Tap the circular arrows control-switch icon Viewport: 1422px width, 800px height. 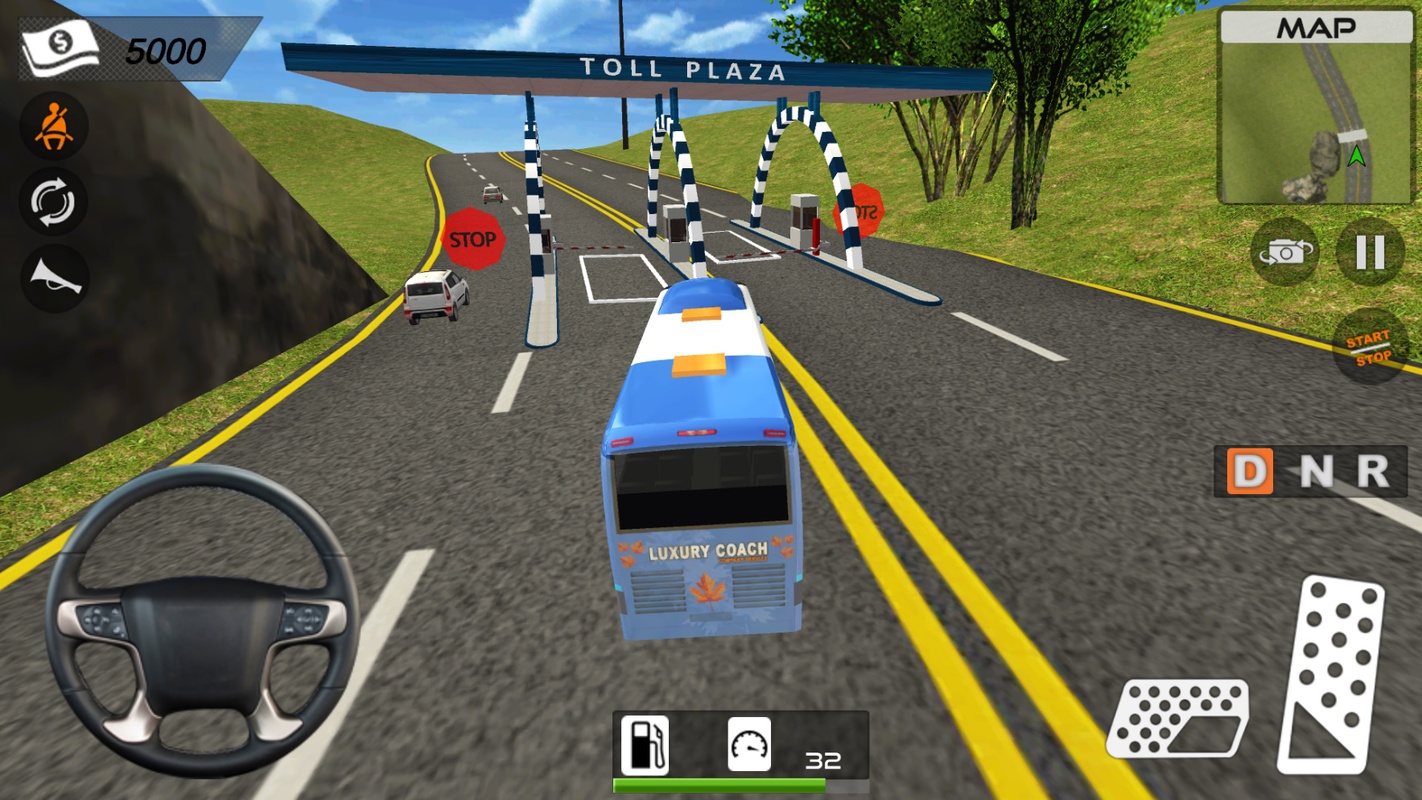coord(54,202)
